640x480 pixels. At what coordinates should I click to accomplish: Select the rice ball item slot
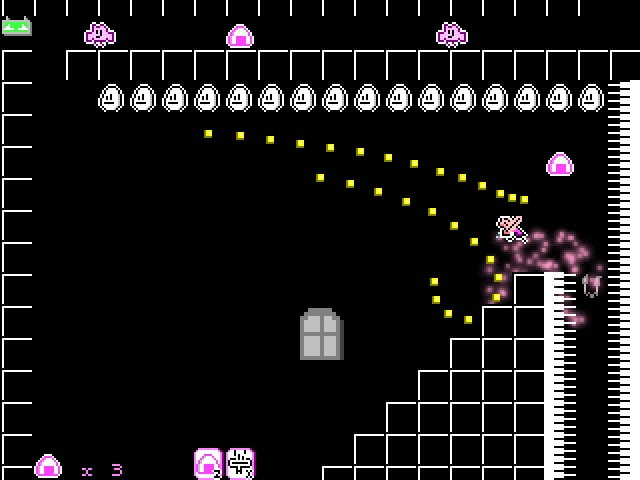coord(208,463)
